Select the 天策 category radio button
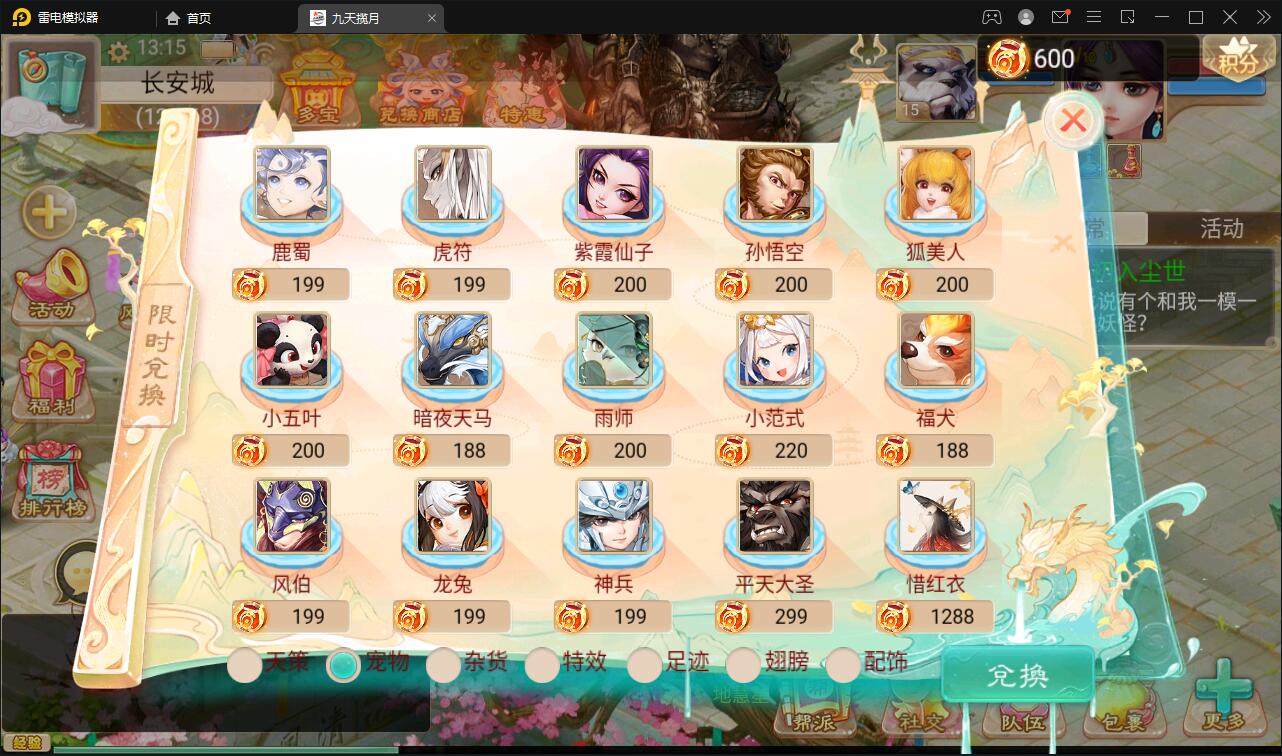 pos(245,664)
